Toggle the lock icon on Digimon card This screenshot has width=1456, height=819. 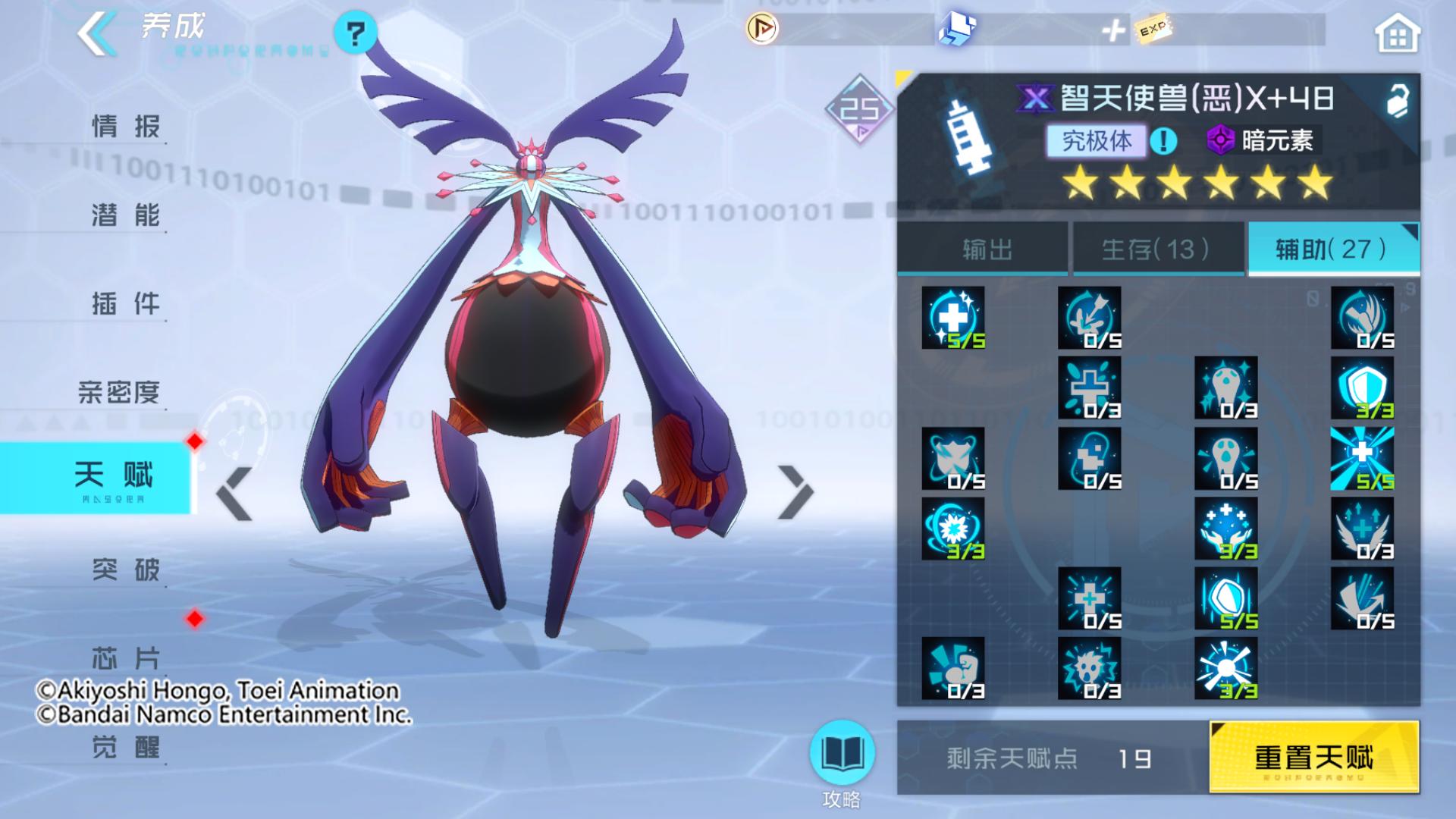(1398, 100)
